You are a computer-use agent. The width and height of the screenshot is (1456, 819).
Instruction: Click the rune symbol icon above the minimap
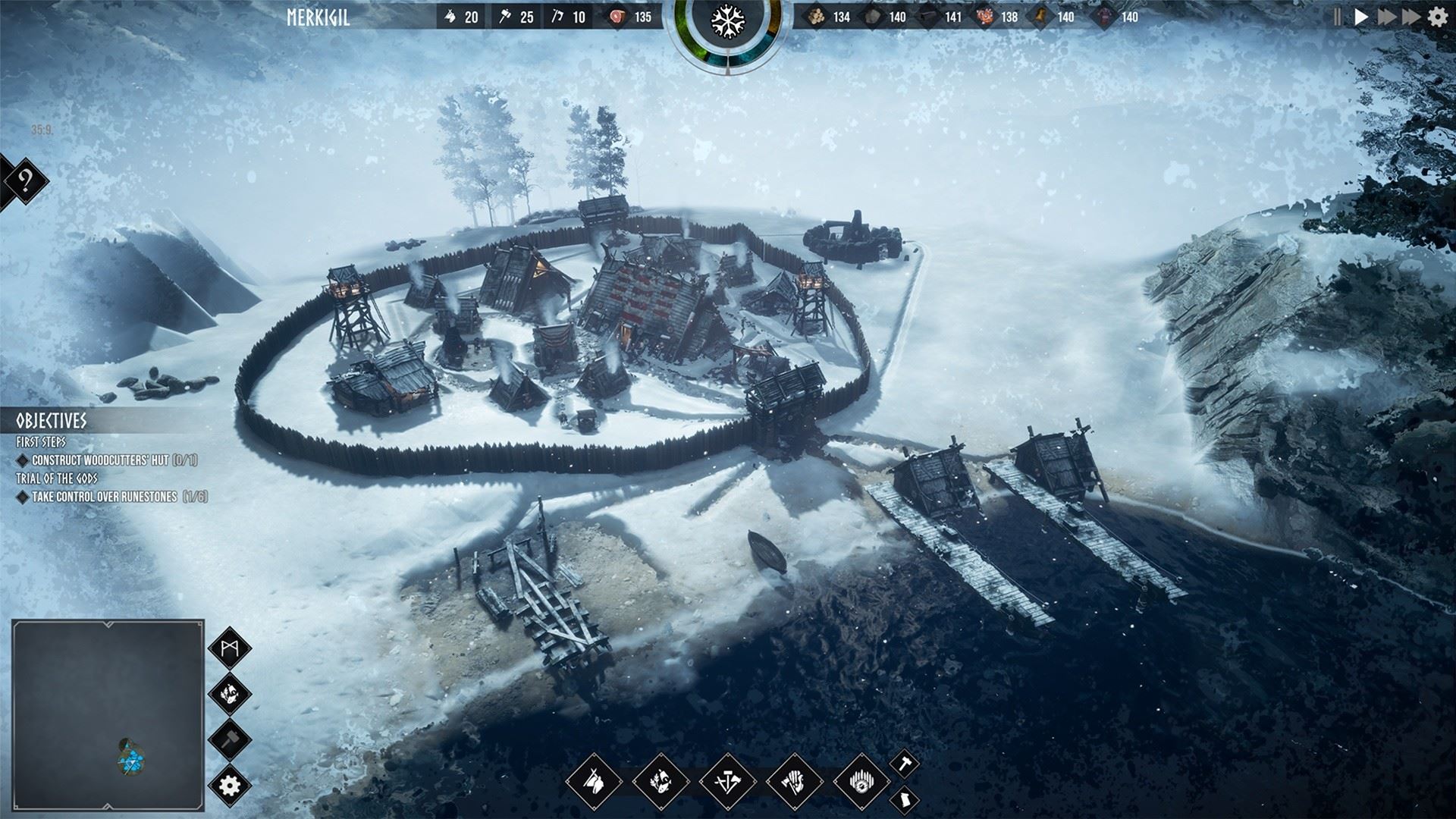pos(228,646)
